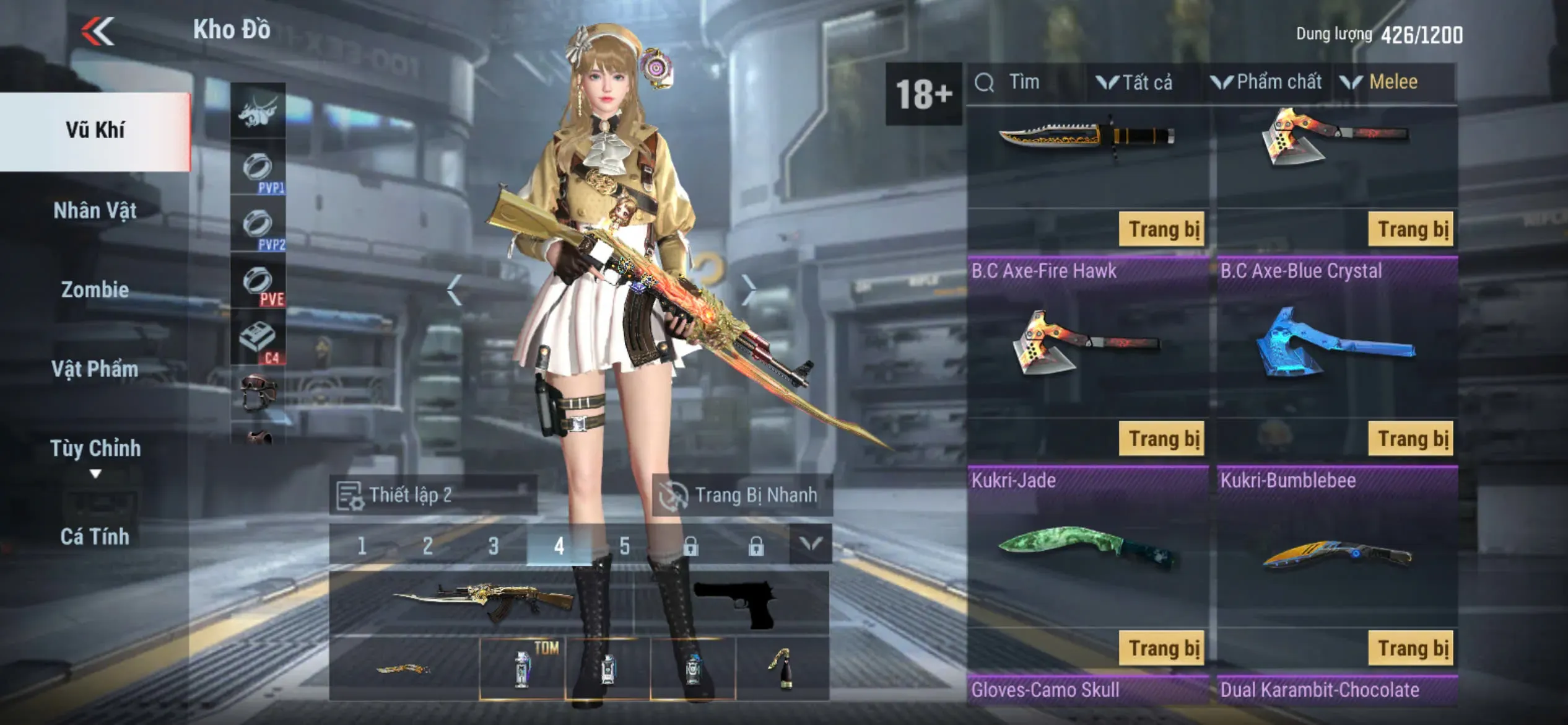Switch to loadout slot 5

(624, 546)
